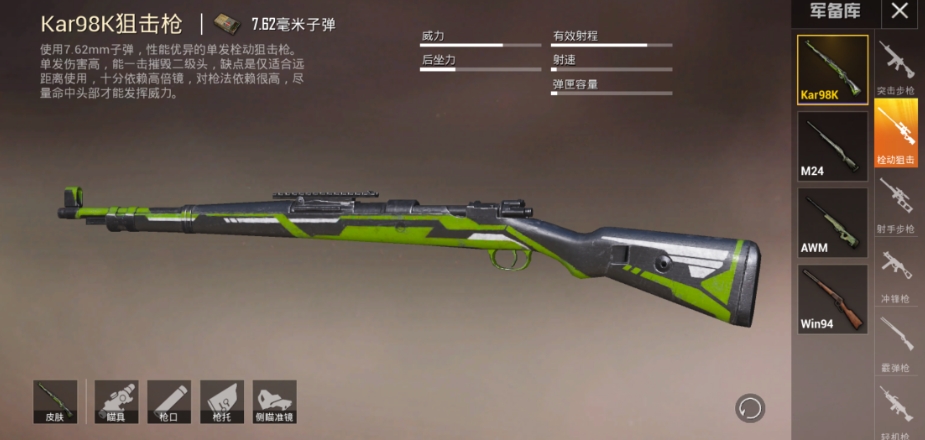The height and width of the screenshot is (440, 925).
Task: Select the AWM sniper rifle
Action: tap(832, 222)
